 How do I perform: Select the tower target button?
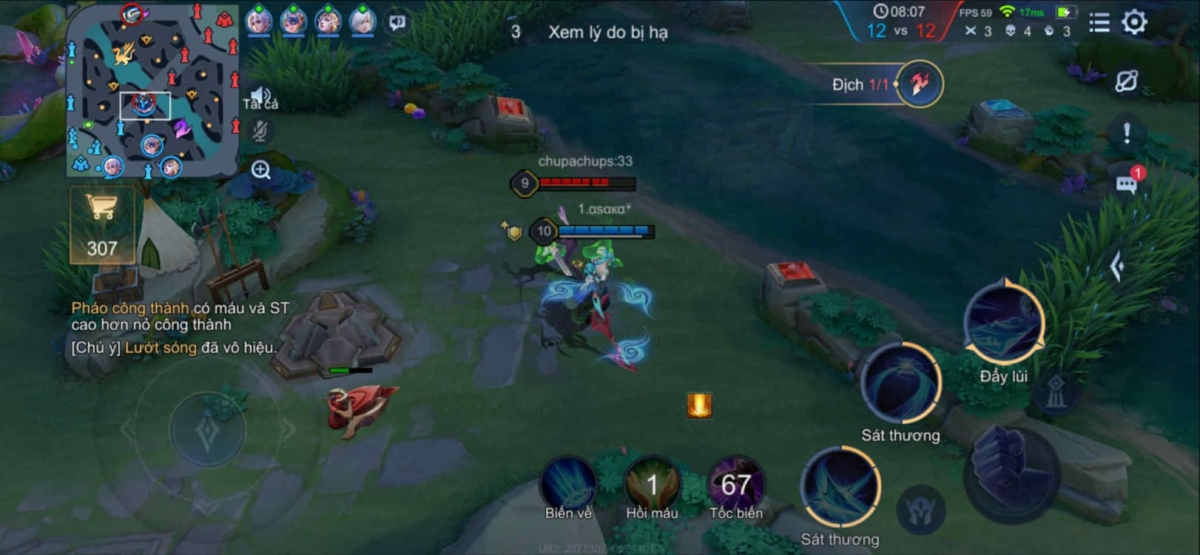(1056, 393)
